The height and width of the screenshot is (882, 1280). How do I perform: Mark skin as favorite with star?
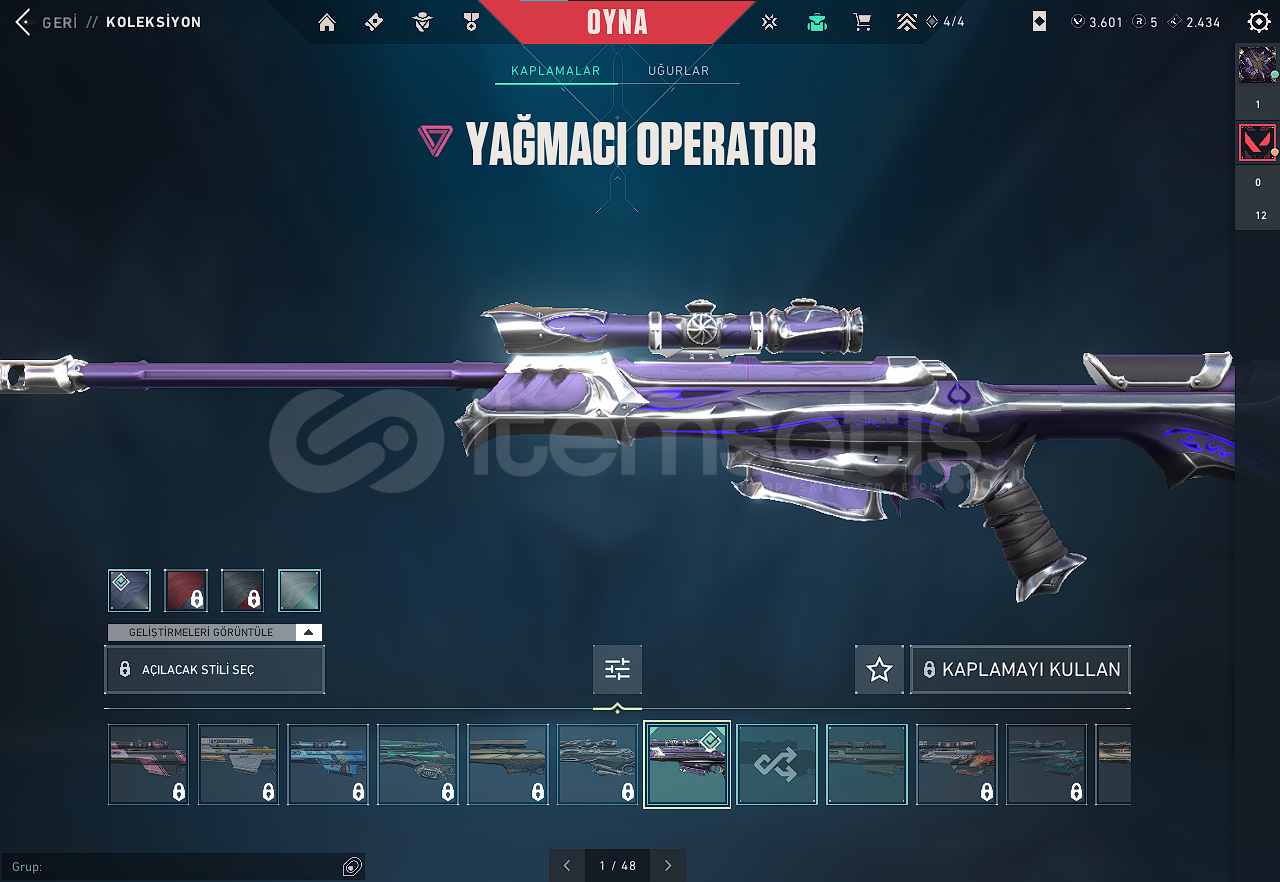coord(879,669)
